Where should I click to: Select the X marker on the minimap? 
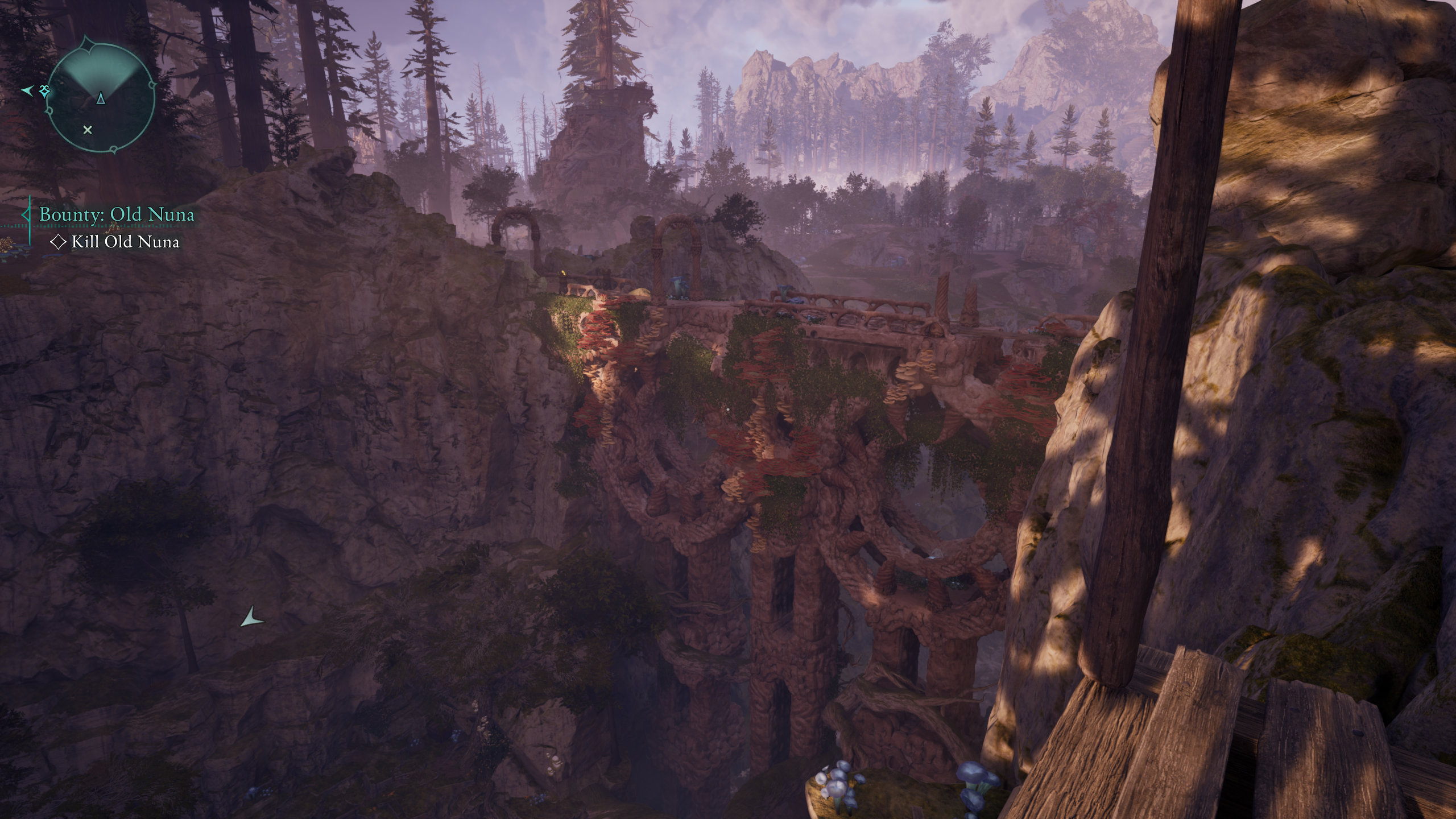pyautogui.click(x=88, y=130)
